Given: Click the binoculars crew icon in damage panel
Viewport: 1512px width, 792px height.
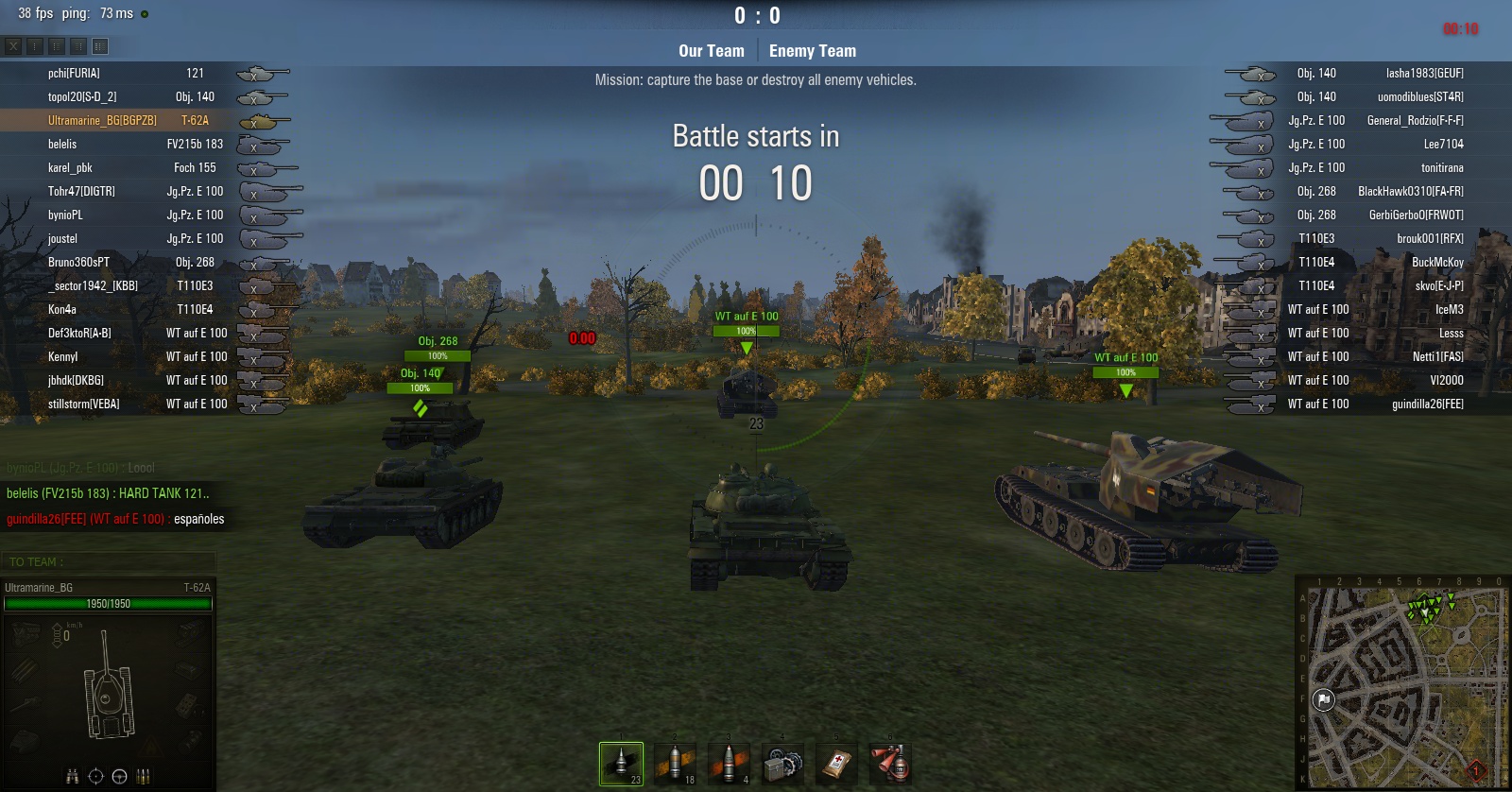Looking at the screenshot, I should point(72,776).
